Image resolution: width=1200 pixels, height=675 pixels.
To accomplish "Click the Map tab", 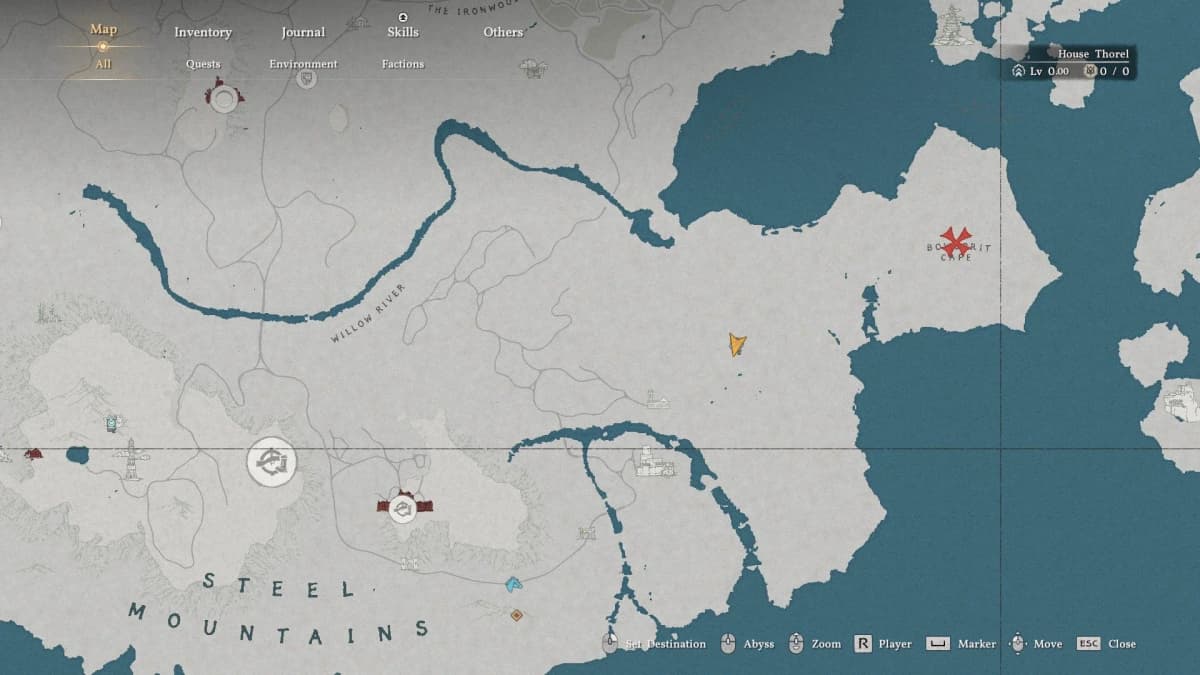I will coord(103,29).
